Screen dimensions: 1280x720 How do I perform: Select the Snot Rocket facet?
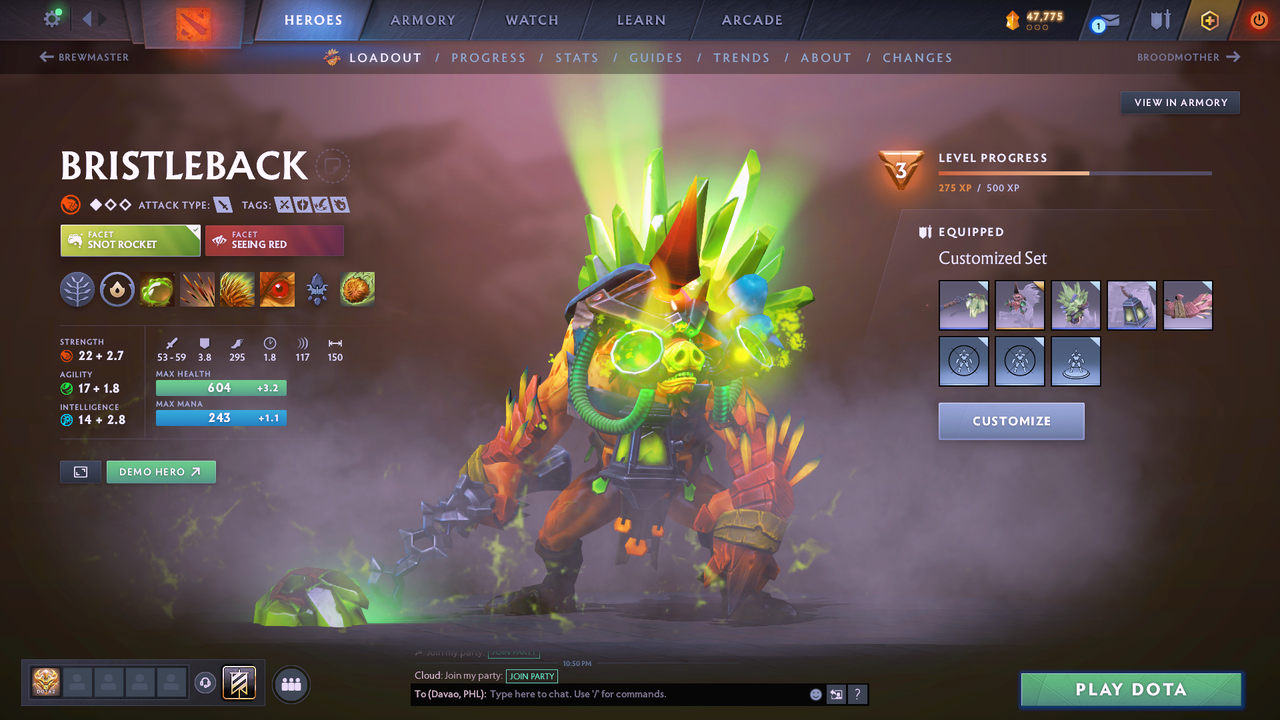pyautogui.click(x=129, y=240)
